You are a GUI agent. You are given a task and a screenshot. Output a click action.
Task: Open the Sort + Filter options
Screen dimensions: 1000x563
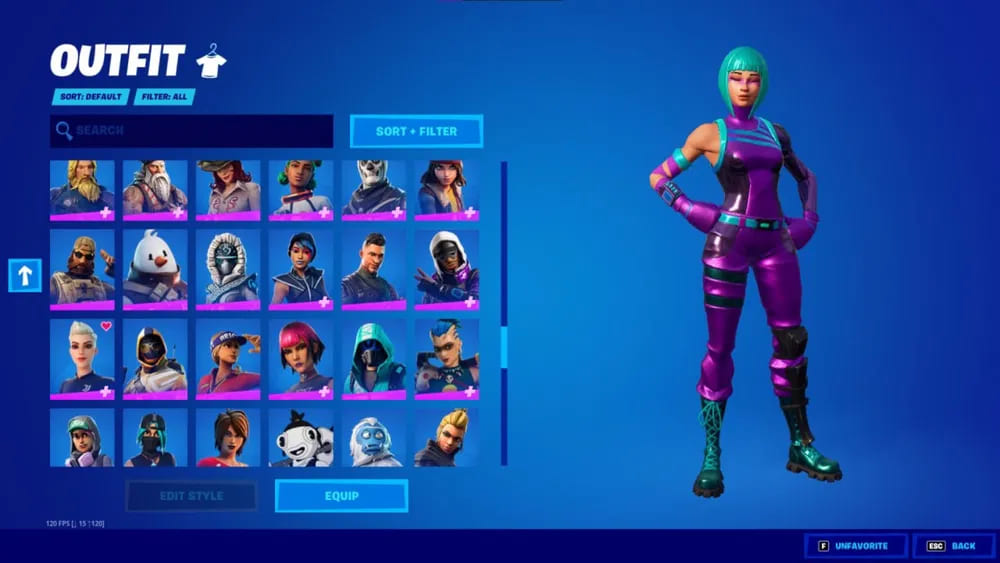pos(416,131)
